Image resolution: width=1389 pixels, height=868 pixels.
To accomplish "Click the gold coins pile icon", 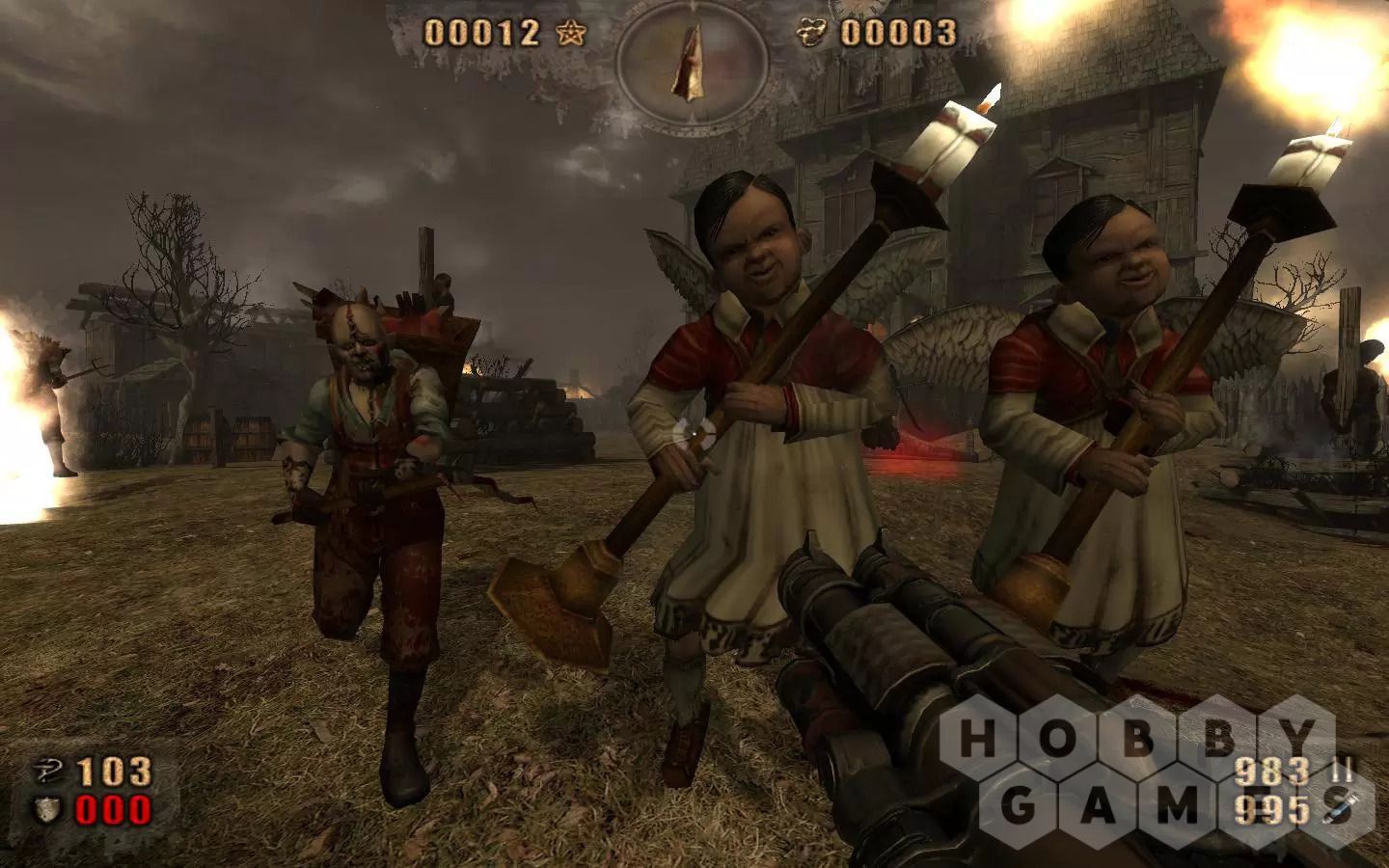I will pyautogui.click(x=813, y=34).
